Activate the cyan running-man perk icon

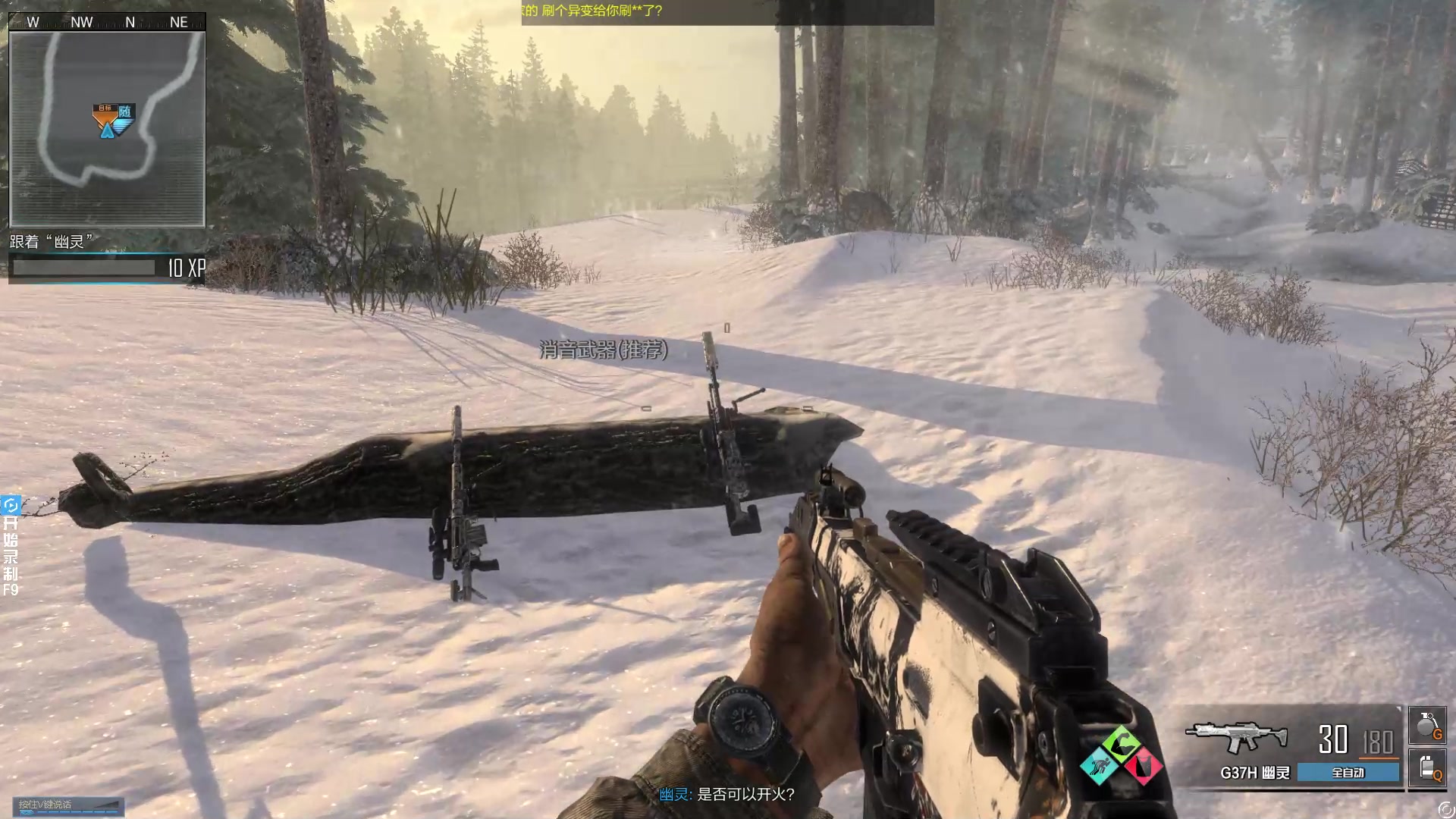pos(1099,766)
